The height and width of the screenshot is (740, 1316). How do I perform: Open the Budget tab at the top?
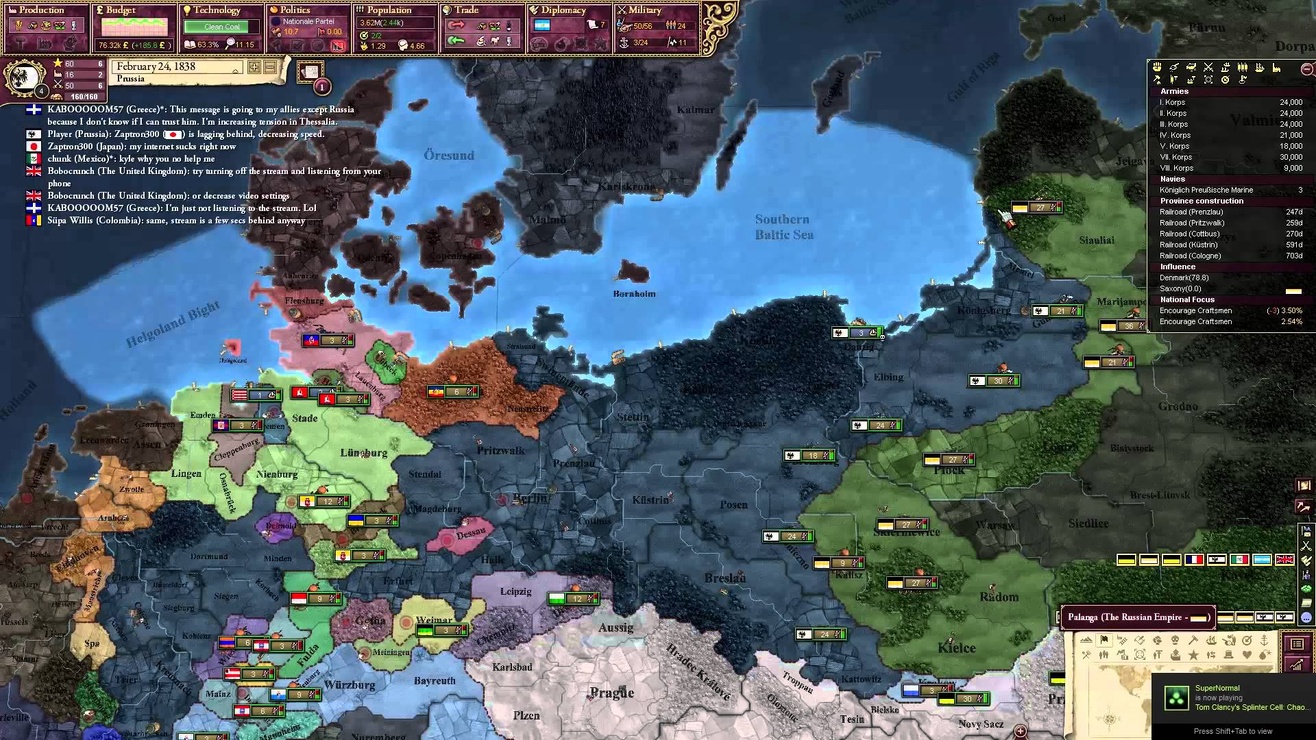[115, 9]
